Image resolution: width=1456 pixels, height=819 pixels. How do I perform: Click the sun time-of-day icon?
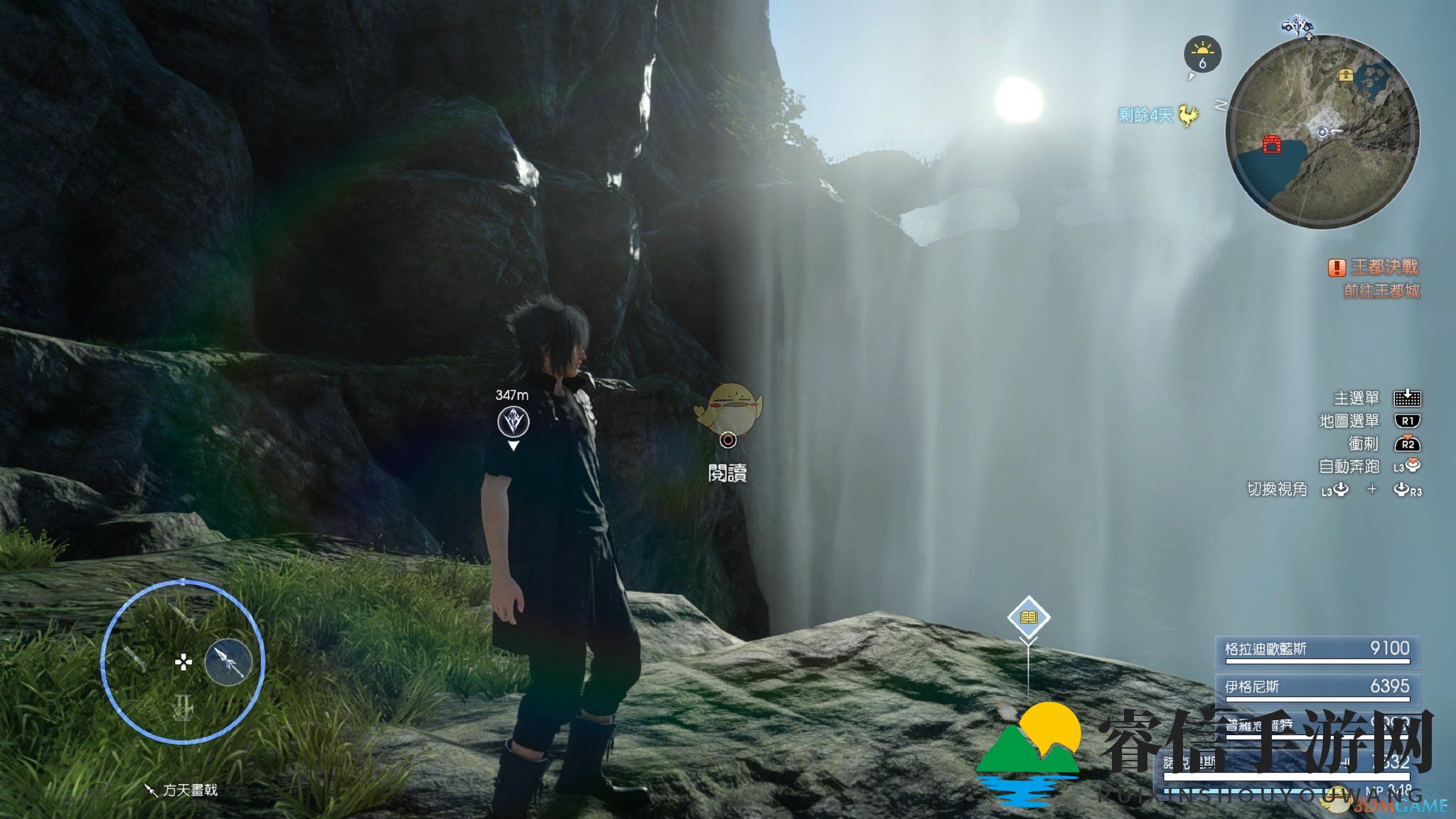[x=1202, y=54]
